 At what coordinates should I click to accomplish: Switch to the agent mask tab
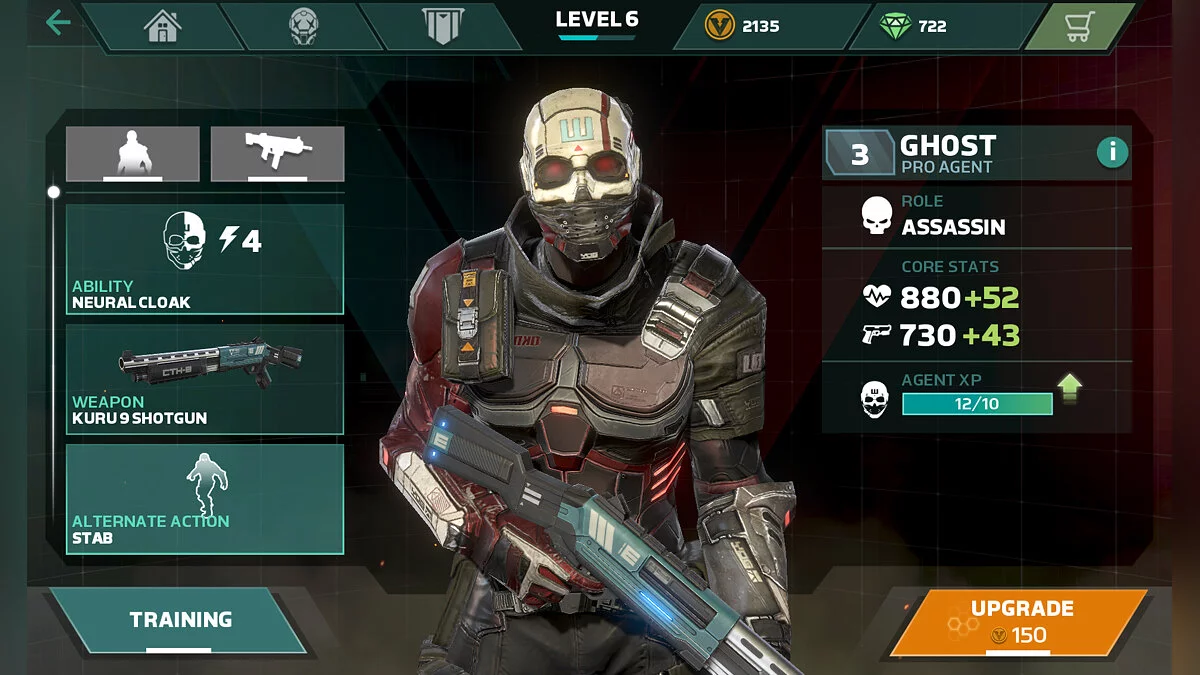303,26
